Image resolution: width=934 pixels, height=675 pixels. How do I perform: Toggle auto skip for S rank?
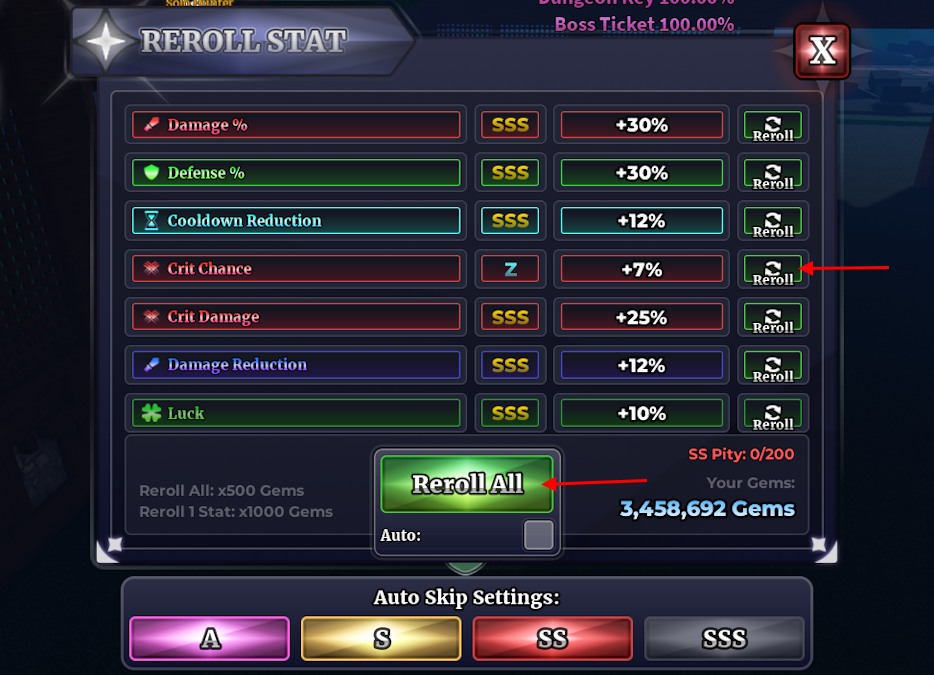[381, 638]
